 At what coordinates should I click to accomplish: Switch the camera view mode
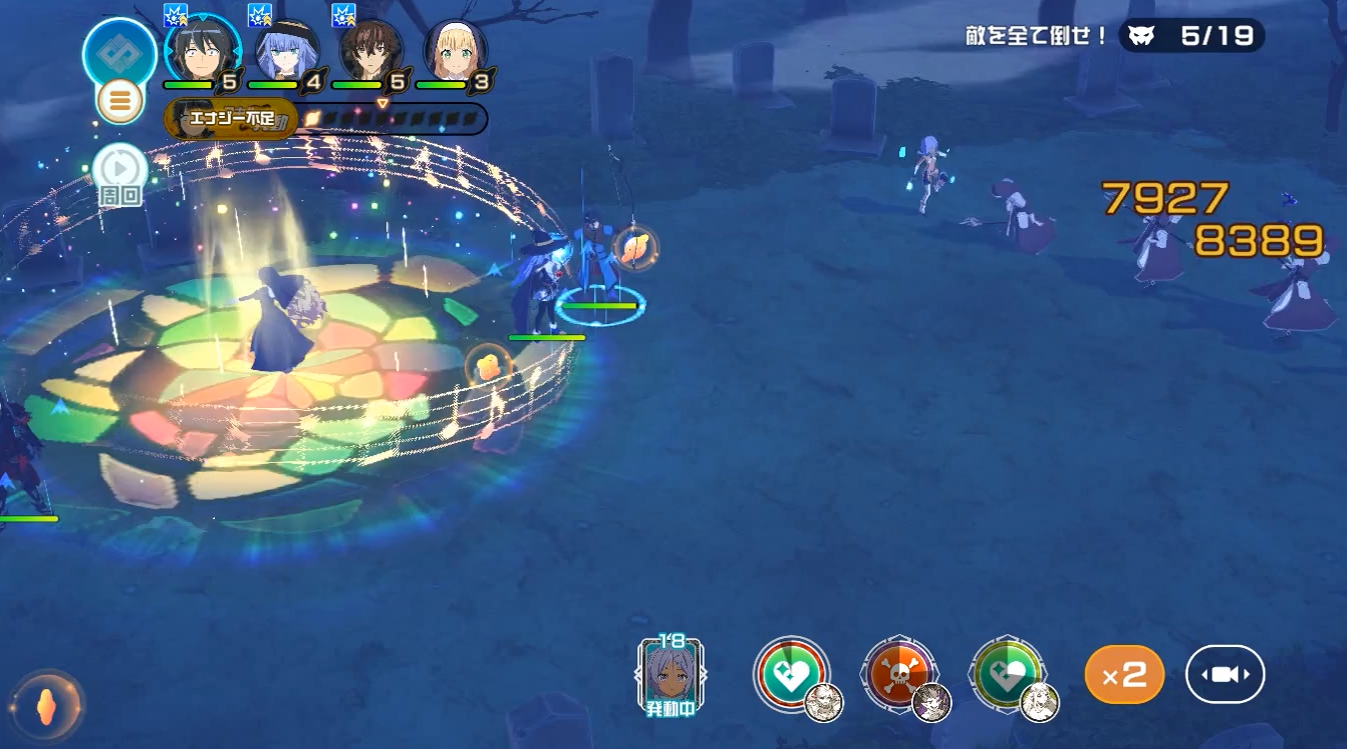(x=1225, y=675)
